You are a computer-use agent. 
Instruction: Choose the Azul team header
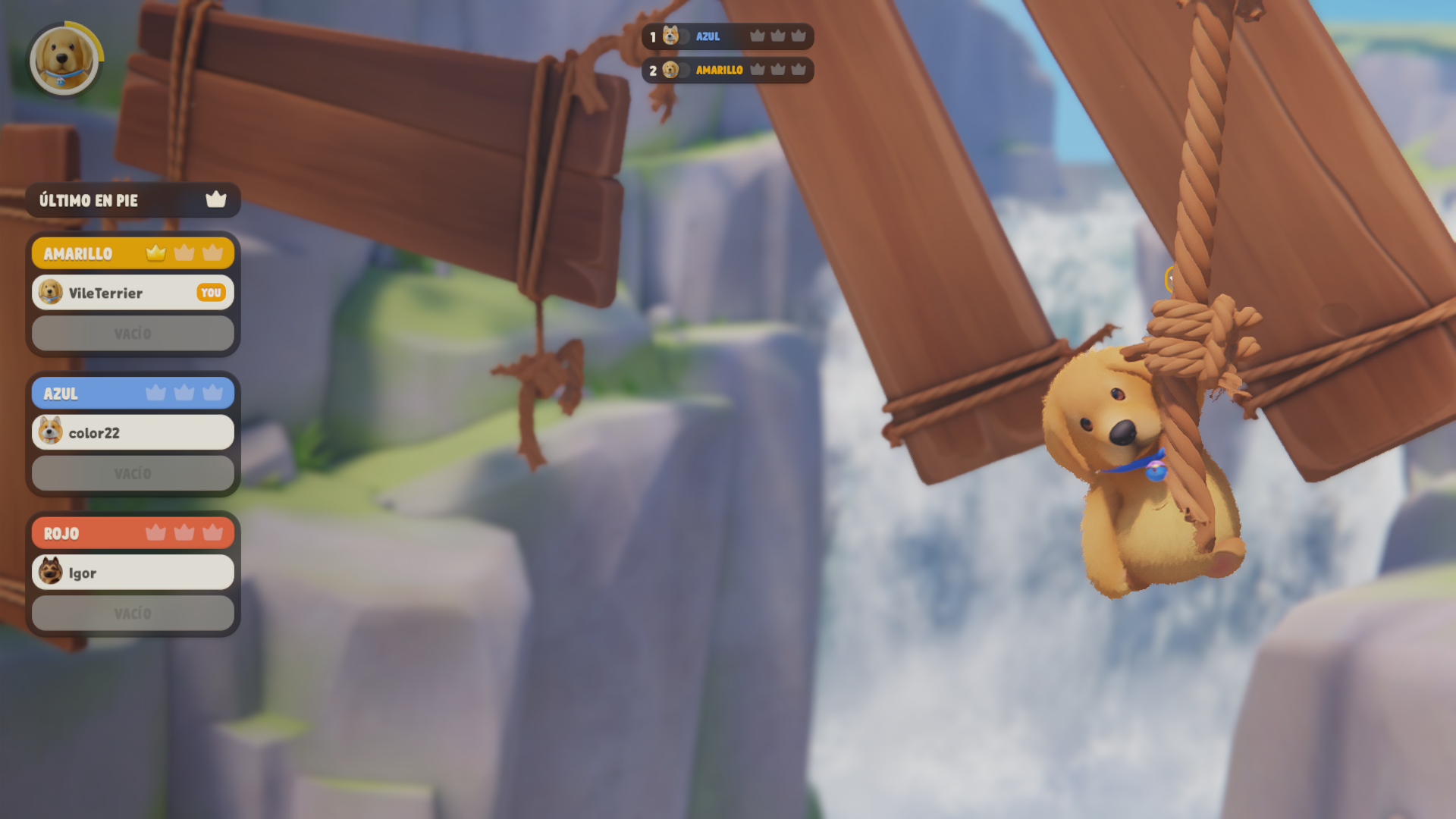[x=133, y=393]
